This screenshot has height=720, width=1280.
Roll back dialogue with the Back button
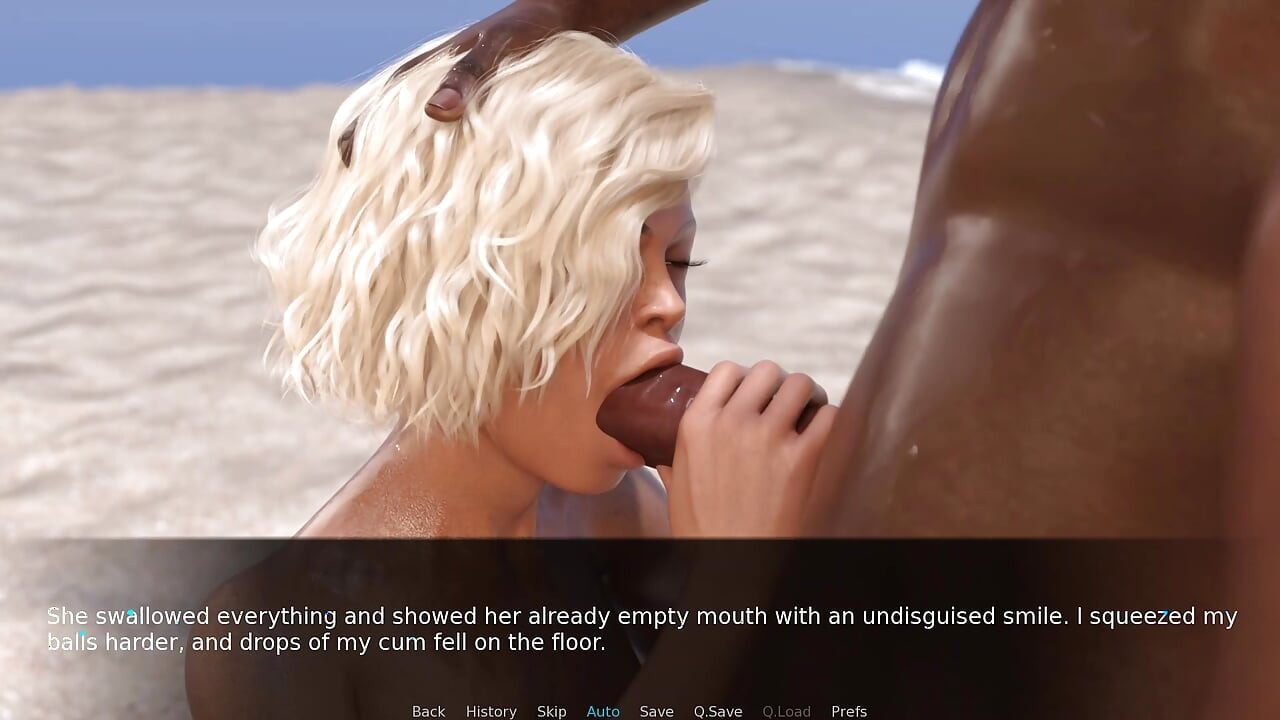(428, 711)
